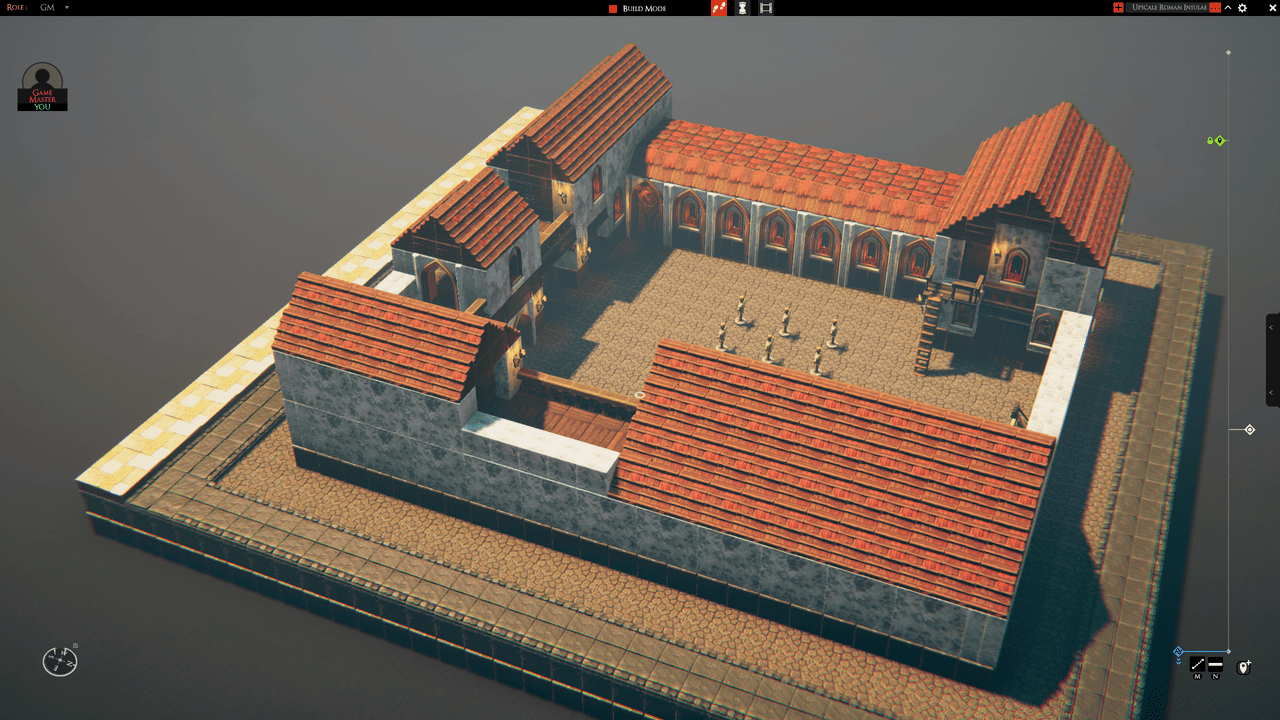This screenshot has height=720, width=1280.
Task: Click the downward double-chevron below the blue marker
Action: coord(1180,661)
